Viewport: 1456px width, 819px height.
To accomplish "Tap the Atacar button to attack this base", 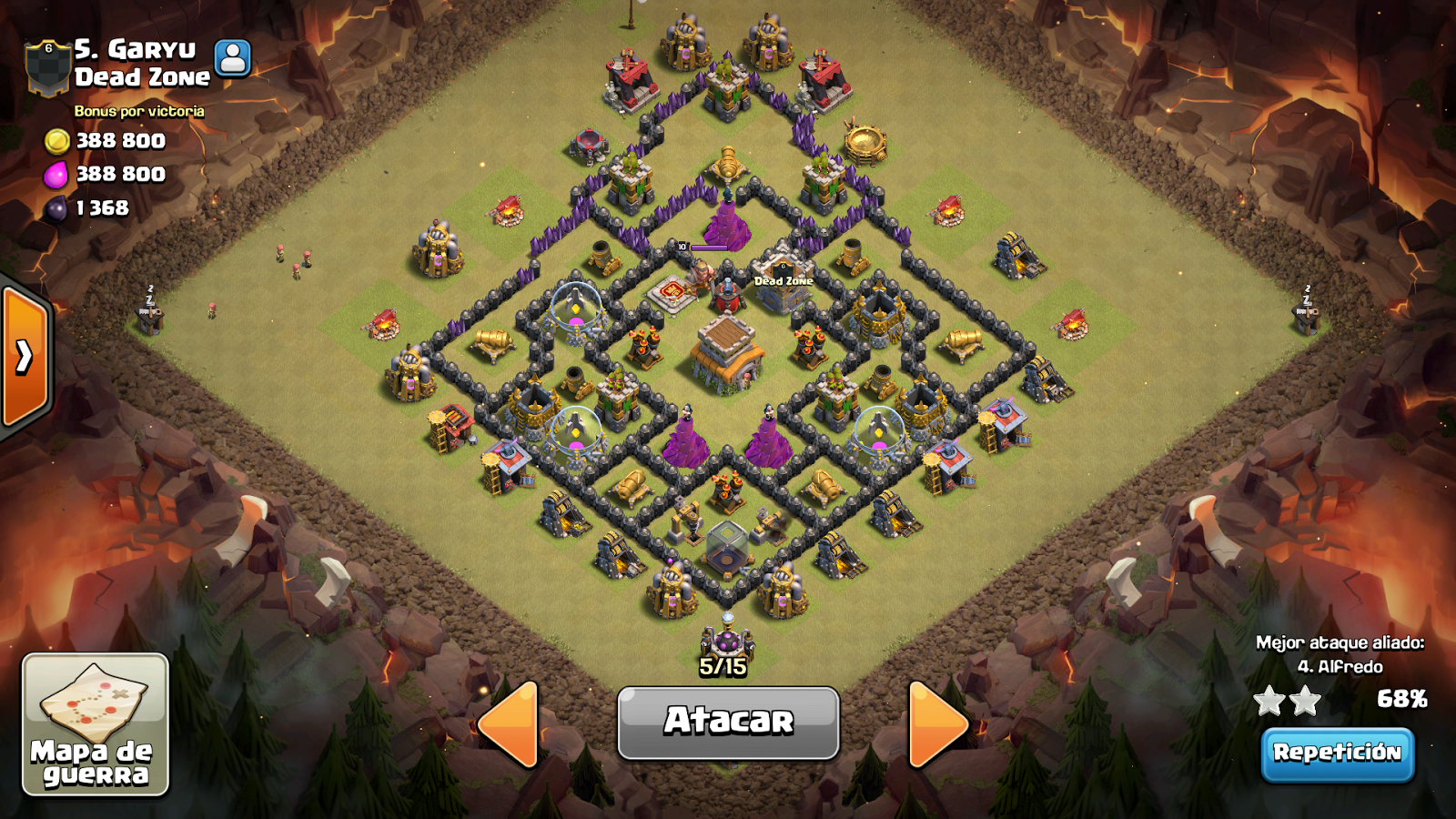I will pos(728,722).
